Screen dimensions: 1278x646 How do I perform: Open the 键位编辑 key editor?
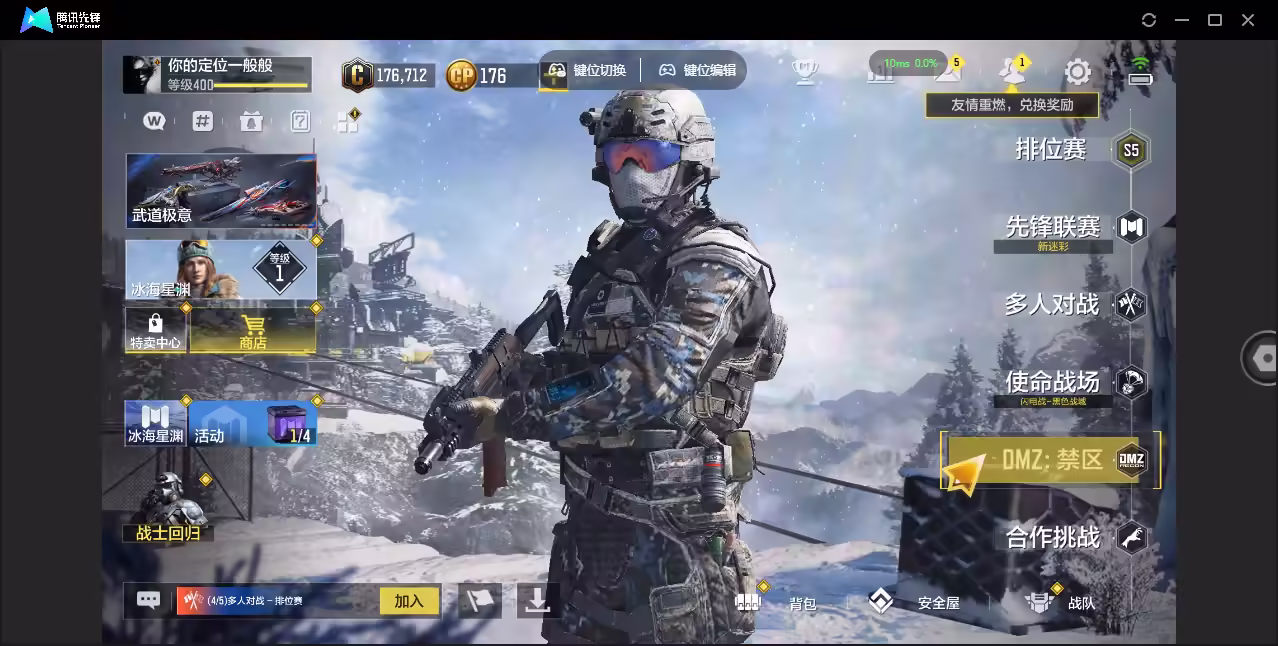(x=697, y=70)
